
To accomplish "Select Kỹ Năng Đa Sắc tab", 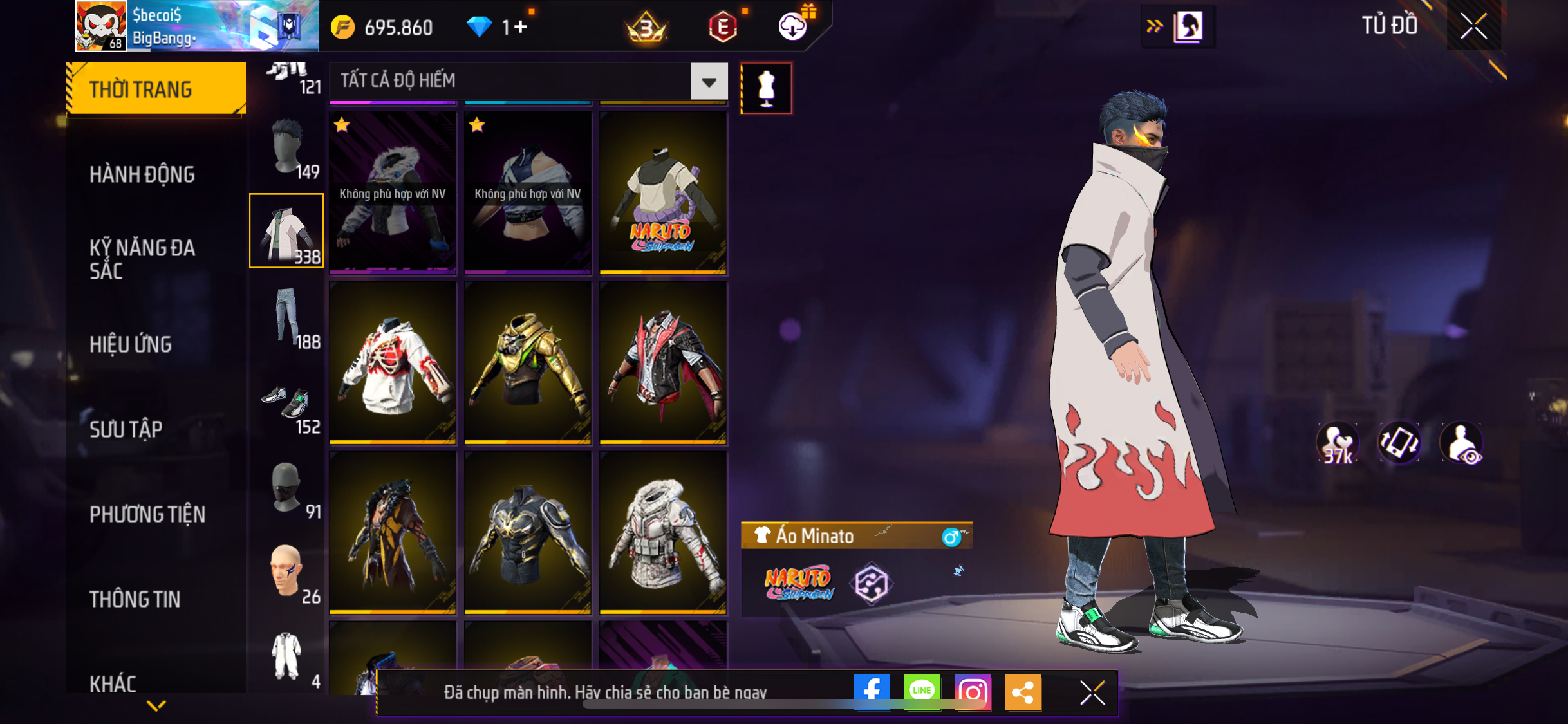I will [x=142, y=259].
